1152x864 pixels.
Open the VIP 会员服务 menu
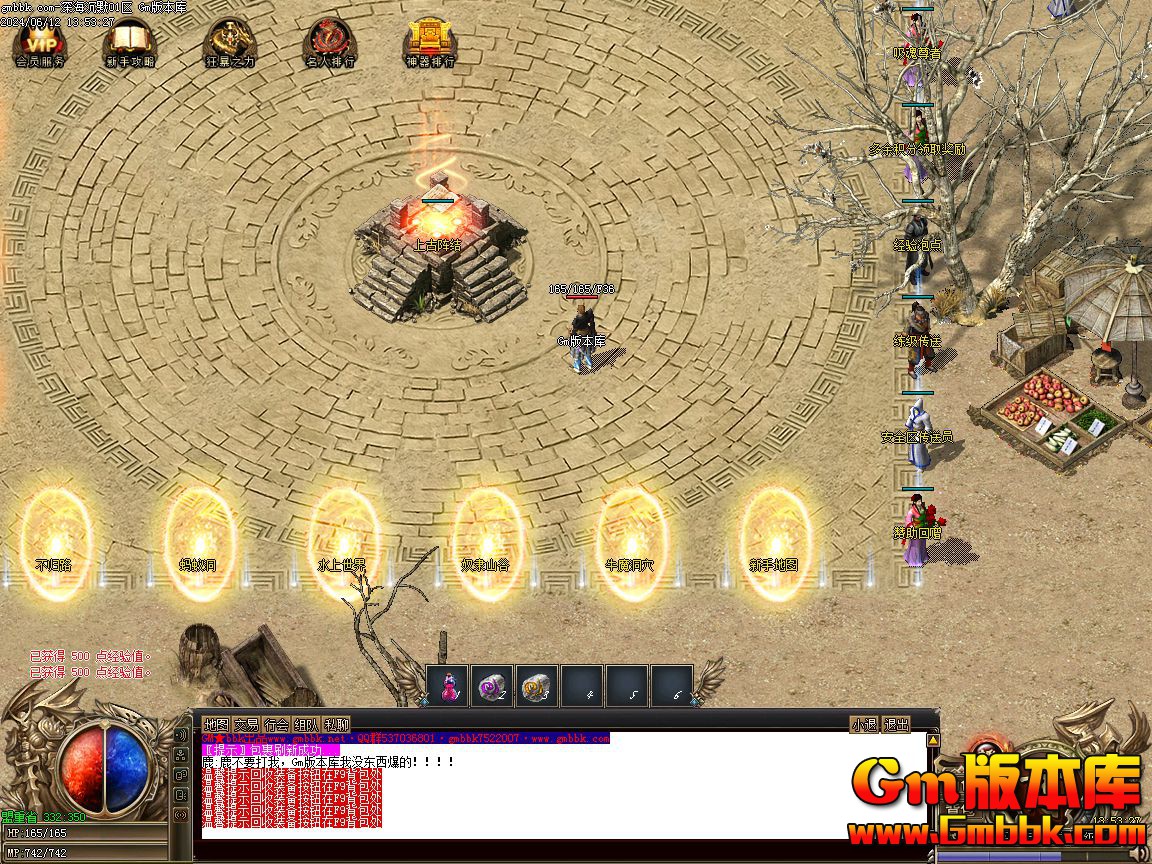point(40,42)
